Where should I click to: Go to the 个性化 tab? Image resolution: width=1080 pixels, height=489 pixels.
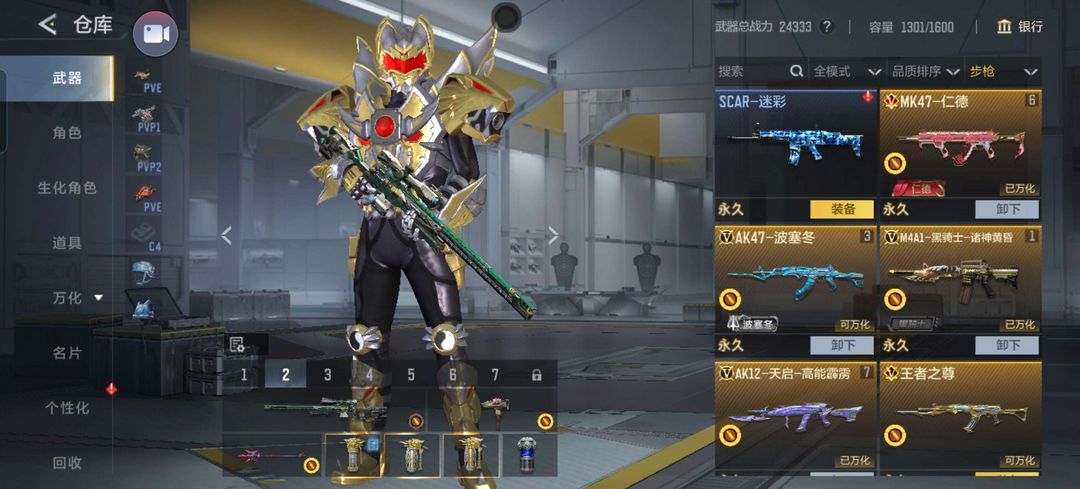click(66, 407)
